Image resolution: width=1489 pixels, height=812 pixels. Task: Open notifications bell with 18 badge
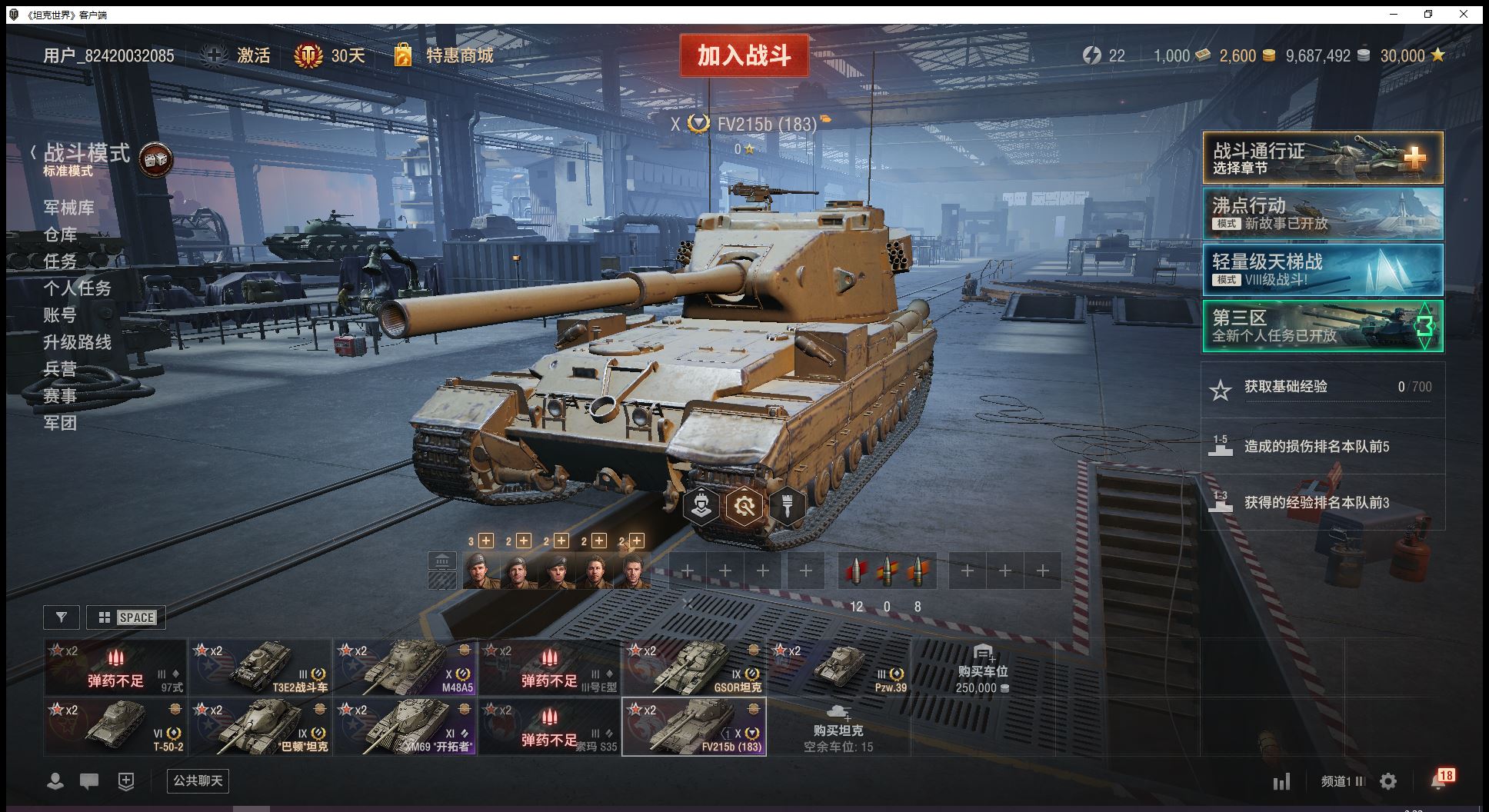[x=1438, y=780]
